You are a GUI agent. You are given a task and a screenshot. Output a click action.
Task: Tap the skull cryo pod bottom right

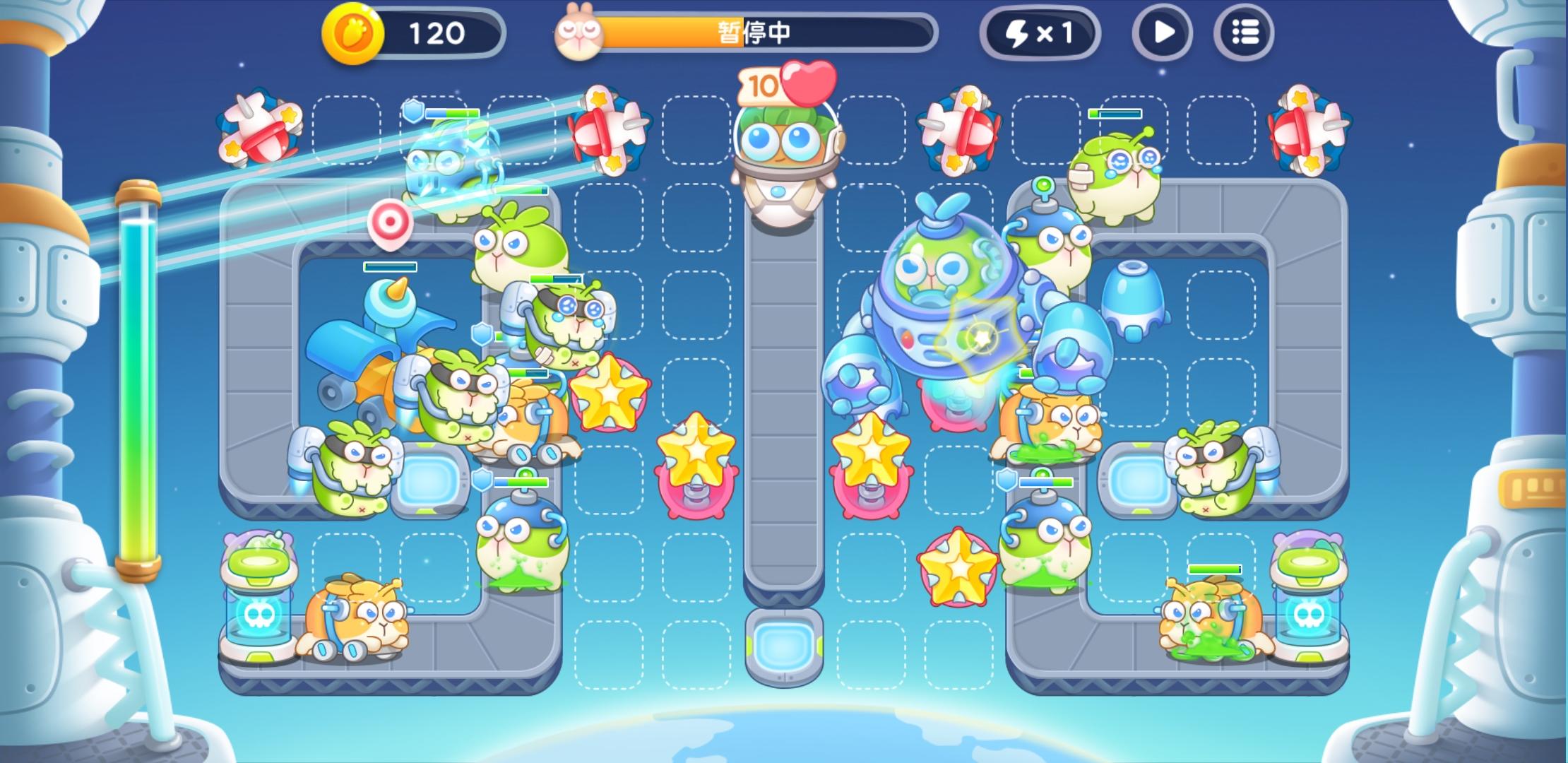1307,615
